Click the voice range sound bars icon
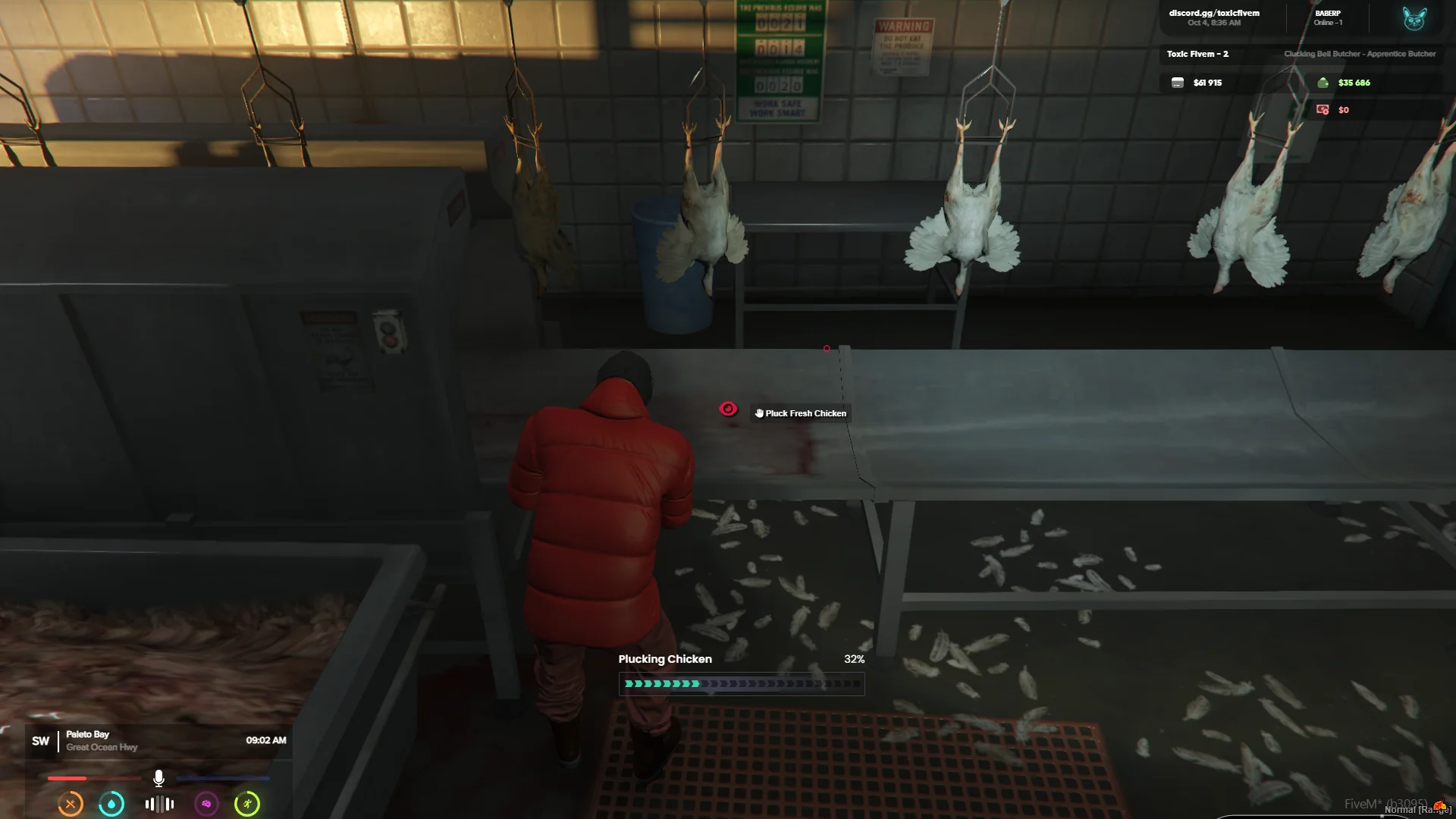This screenshot has width=1456, height=819. click(159, 804)
